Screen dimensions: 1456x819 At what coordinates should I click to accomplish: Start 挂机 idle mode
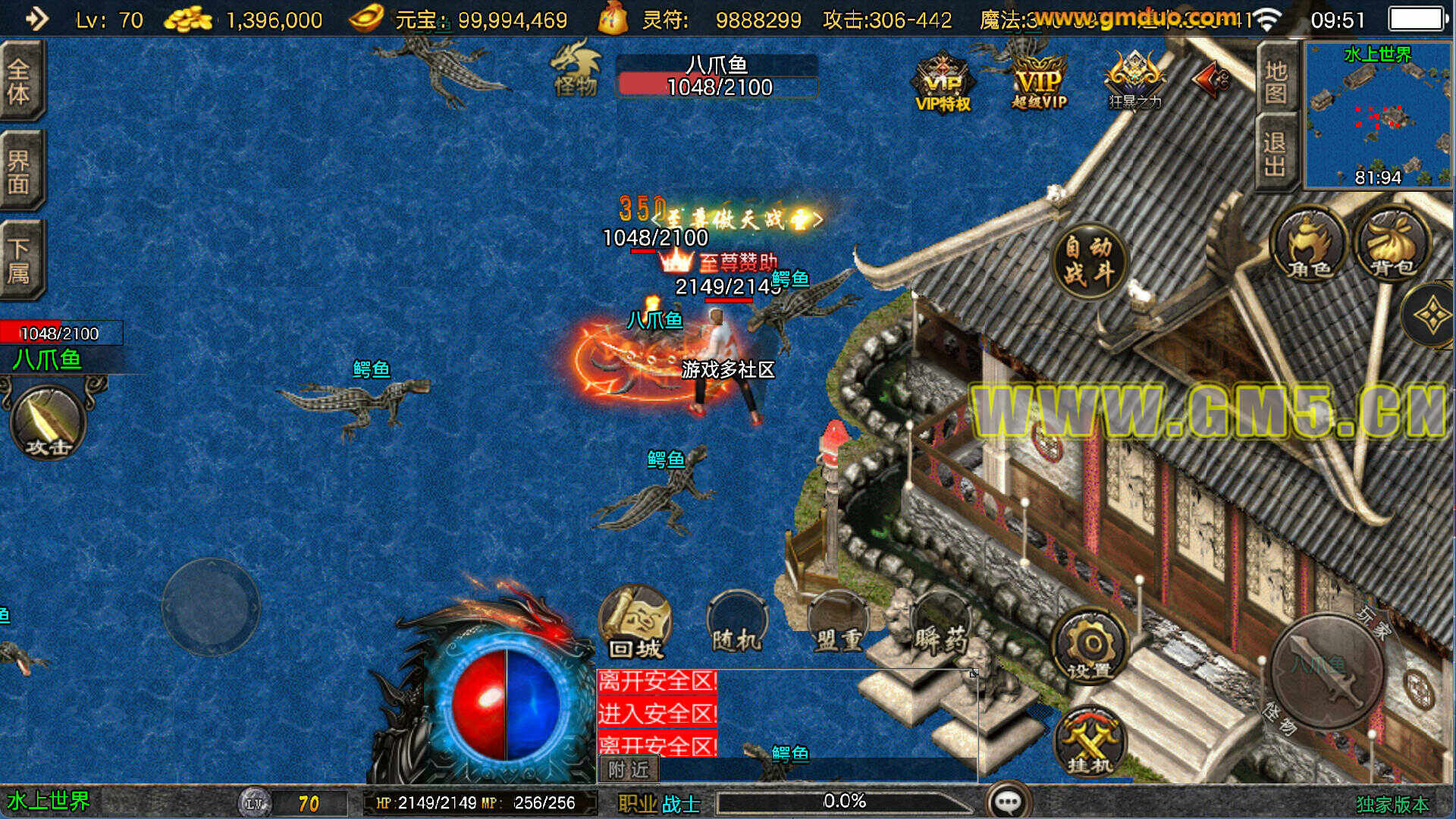coord(1090,743)
